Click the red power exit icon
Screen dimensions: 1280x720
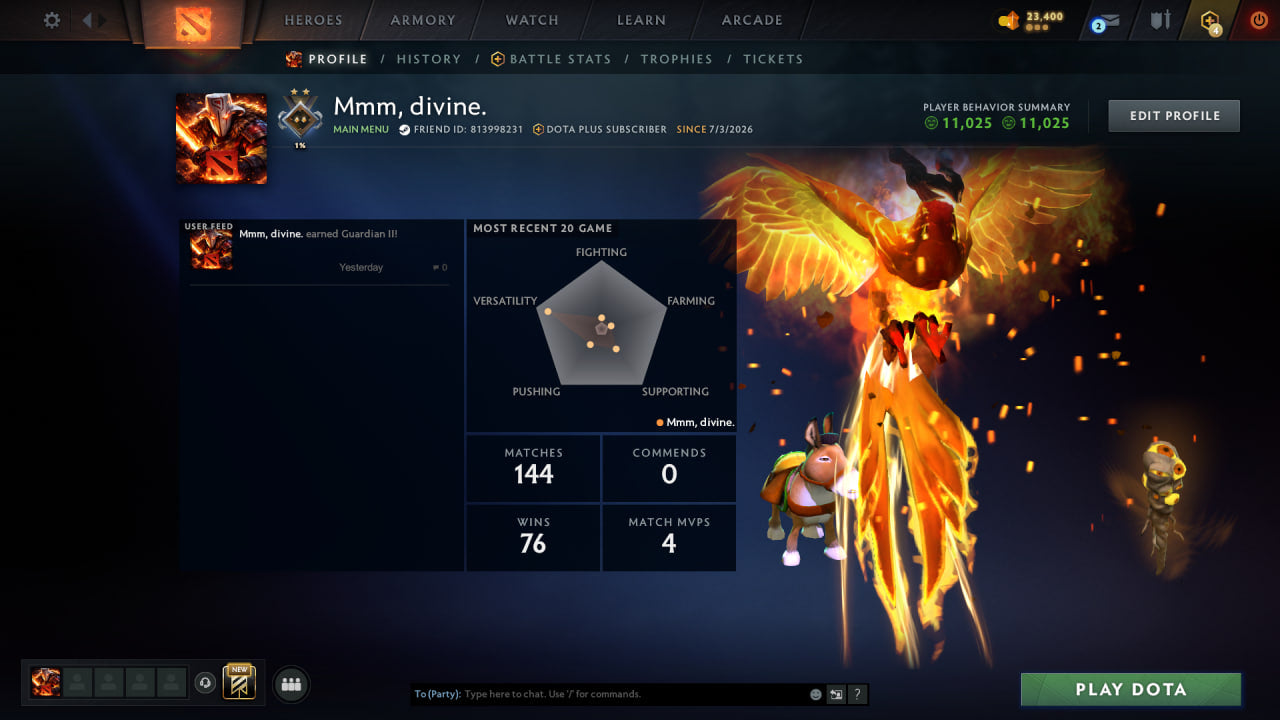pos(1258,19)
